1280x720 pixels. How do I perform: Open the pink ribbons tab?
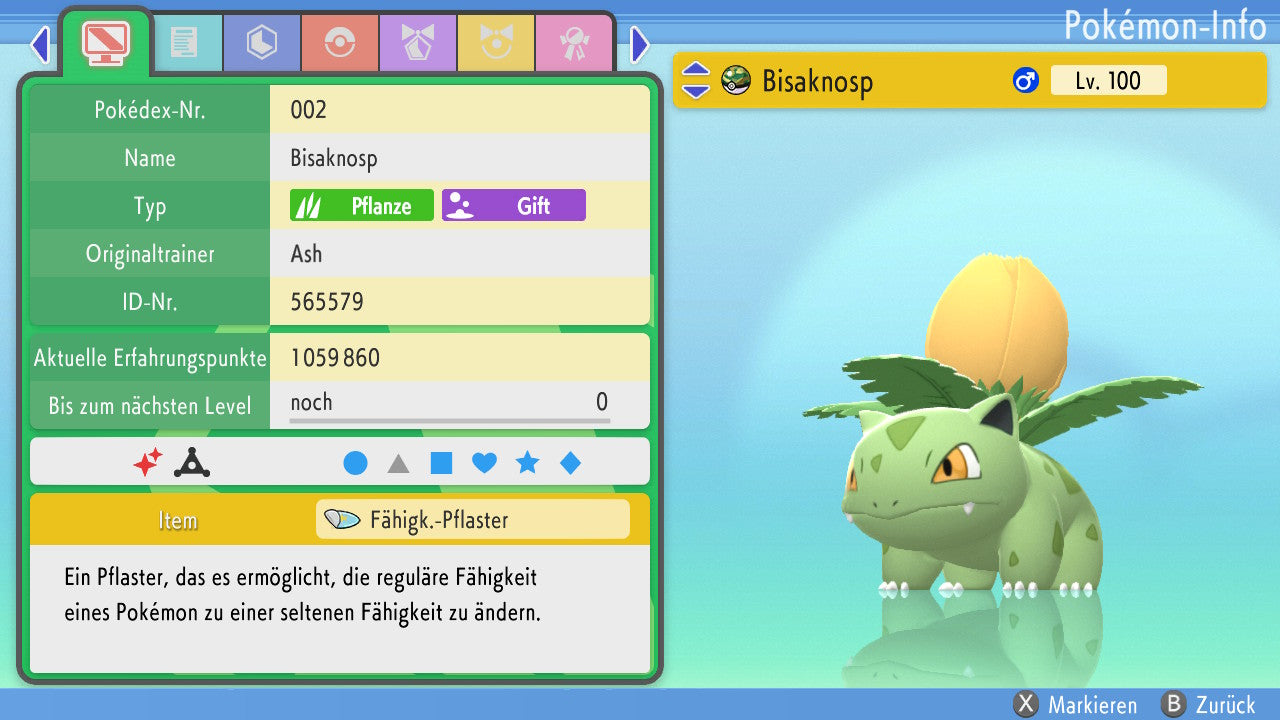click(x=573, y=43)
